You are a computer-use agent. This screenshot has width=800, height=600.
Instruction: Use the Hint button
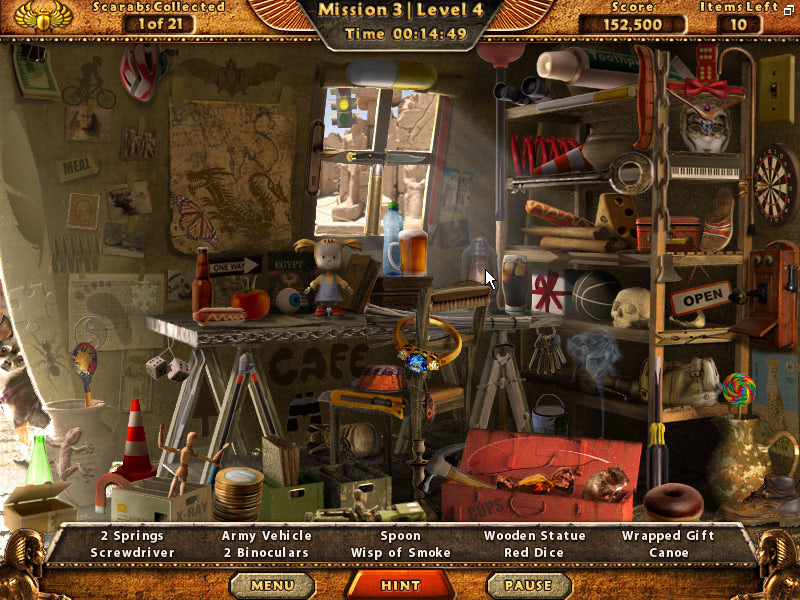coord(400,585)
